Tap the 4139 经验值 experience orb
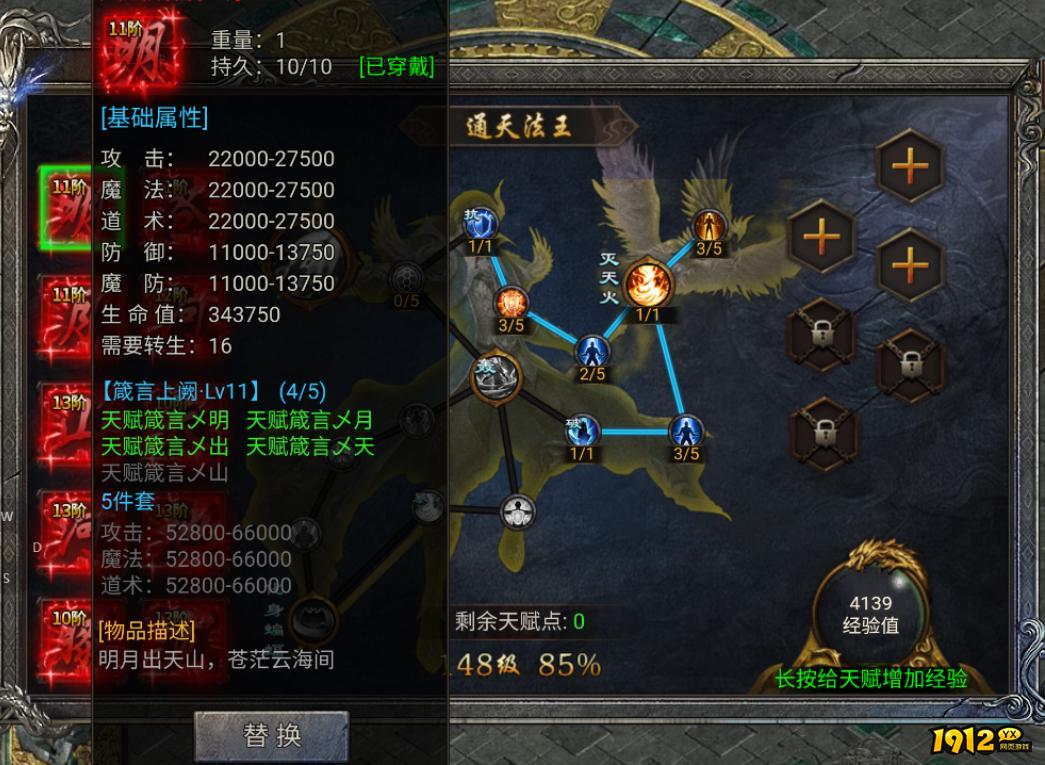The width and height of the screenshot is (1045, 765). coord(870,610)
